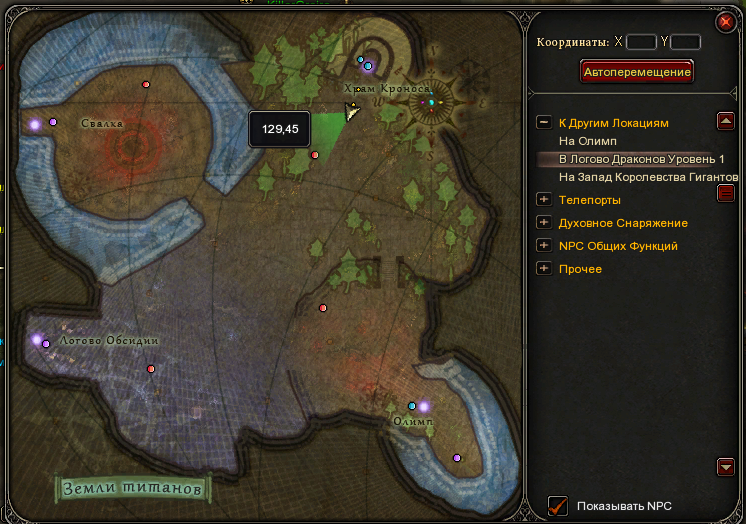
Task: Click the X coordinate input field
Action: (641, 42)
